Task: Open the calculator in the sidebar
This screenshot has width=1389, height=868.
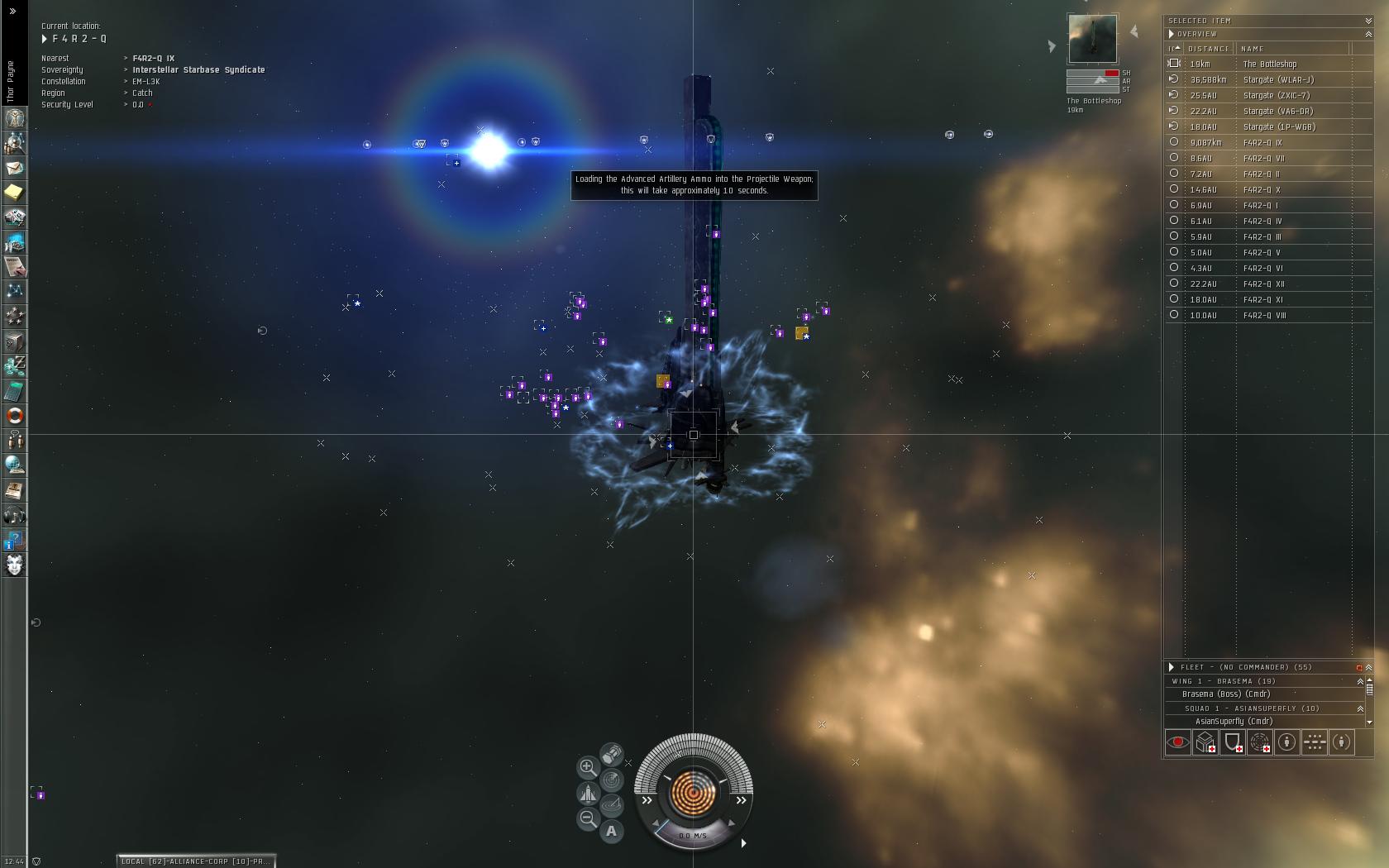Action: pyautogui.click(x=14, y=391)
